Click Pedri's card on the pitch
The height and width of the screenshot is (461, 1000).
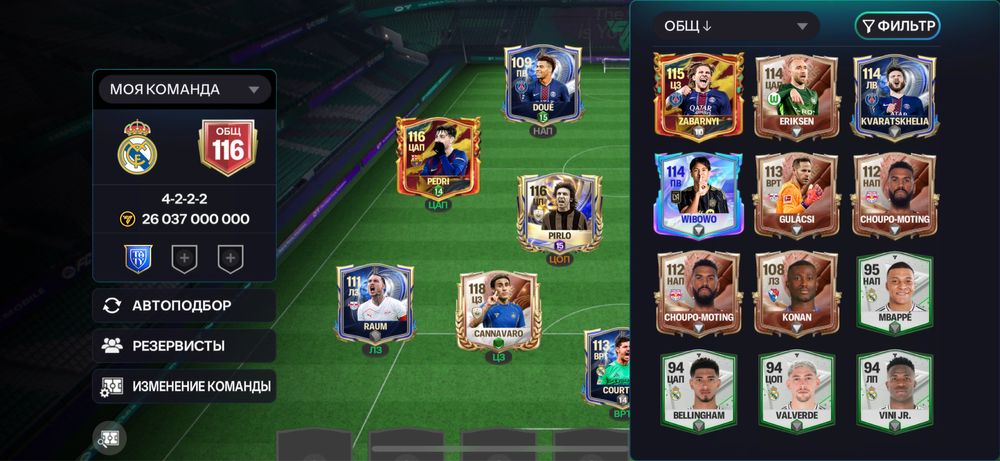tap(438, 160)
